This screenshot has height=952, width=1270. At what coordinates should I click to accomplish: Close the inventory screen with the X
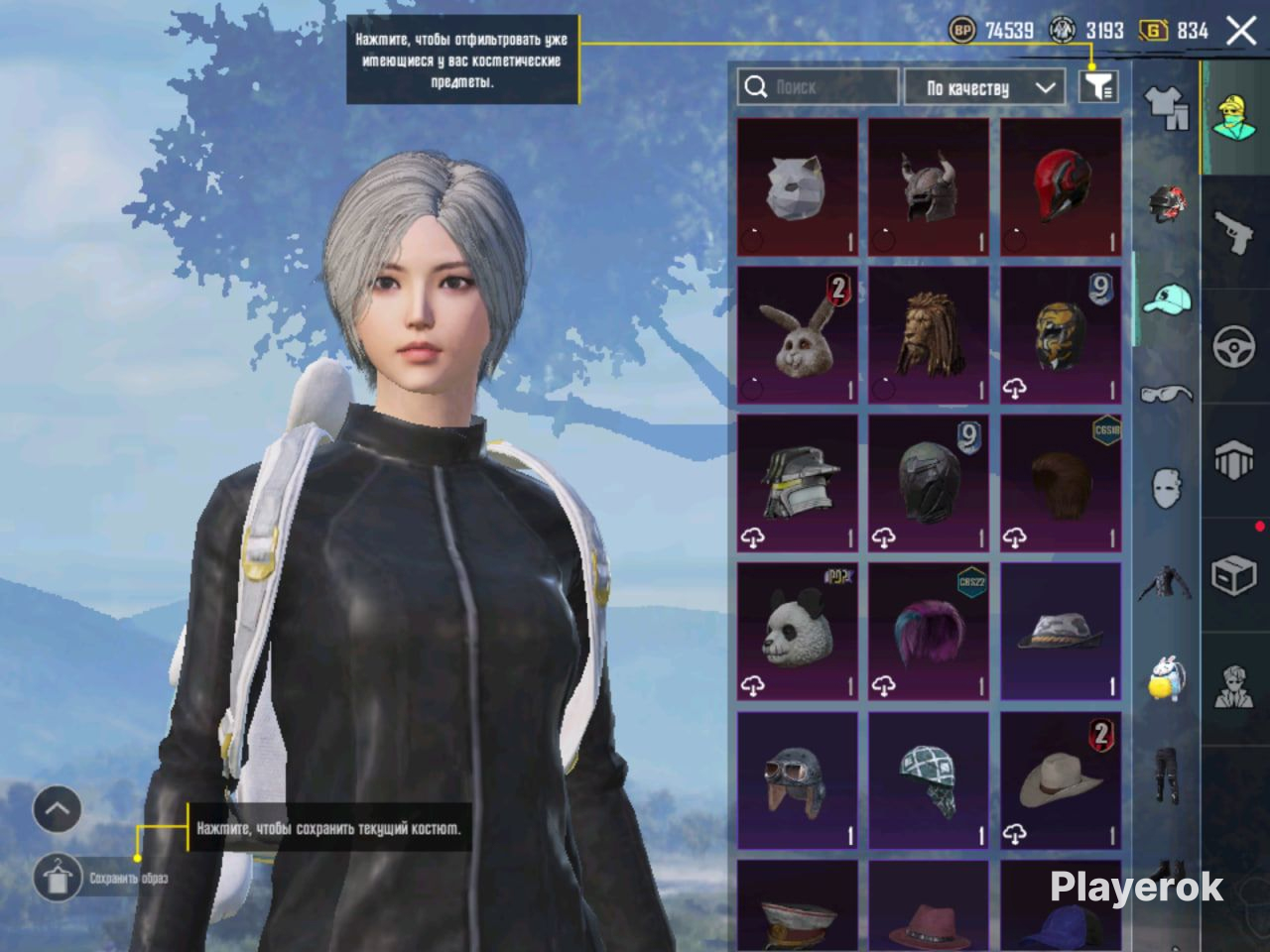coord(1241,31)
